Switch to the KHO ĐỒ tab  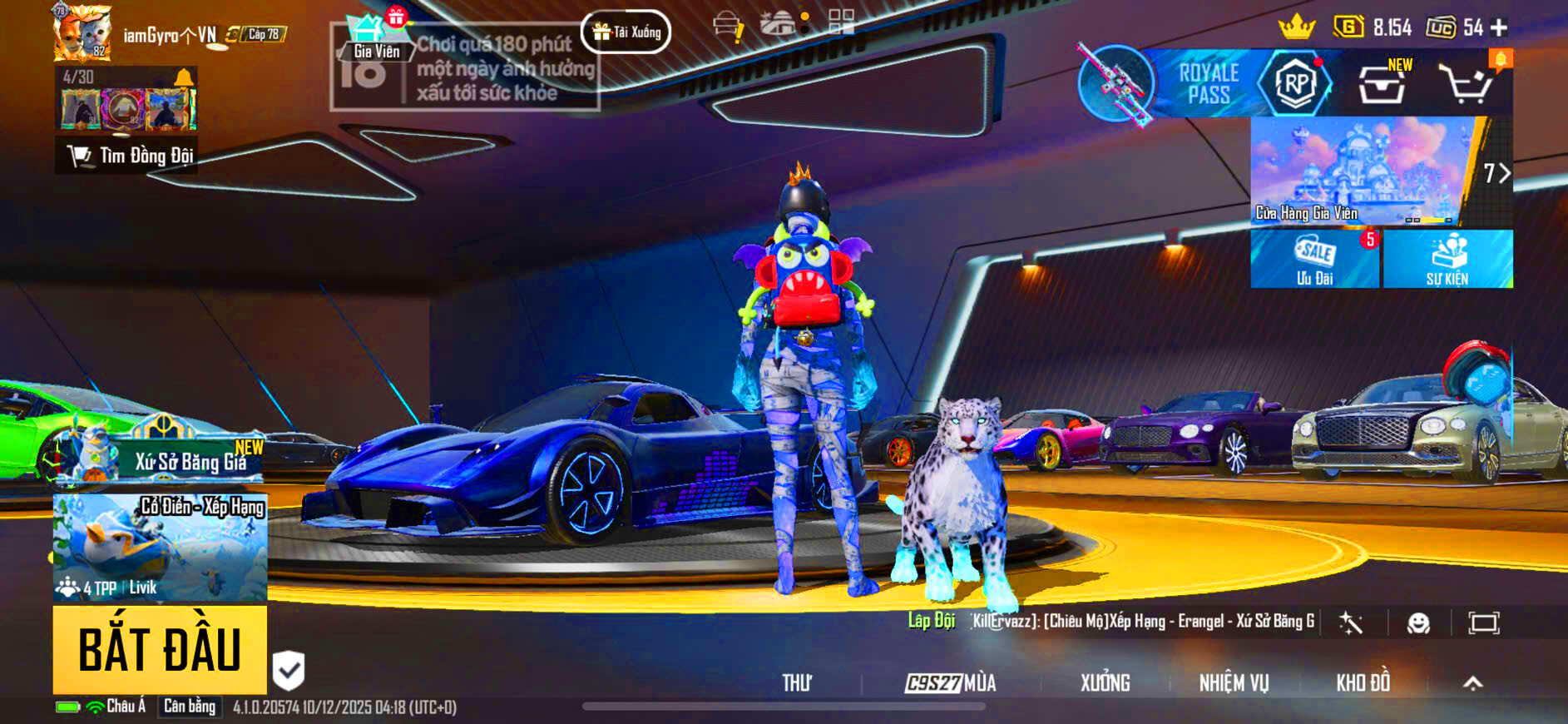coord(1363,682)
